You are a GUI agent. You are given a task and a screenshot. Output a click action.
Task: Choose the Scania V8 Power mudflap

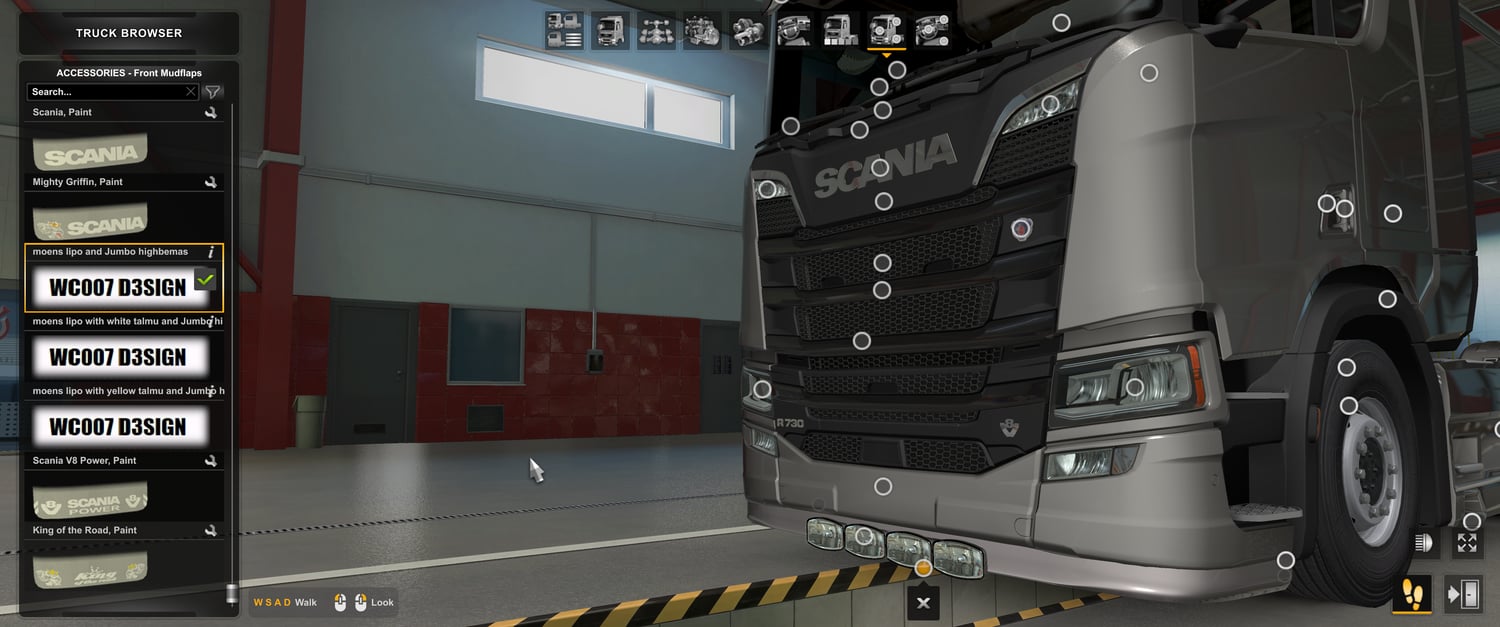(x=90, y=499)
